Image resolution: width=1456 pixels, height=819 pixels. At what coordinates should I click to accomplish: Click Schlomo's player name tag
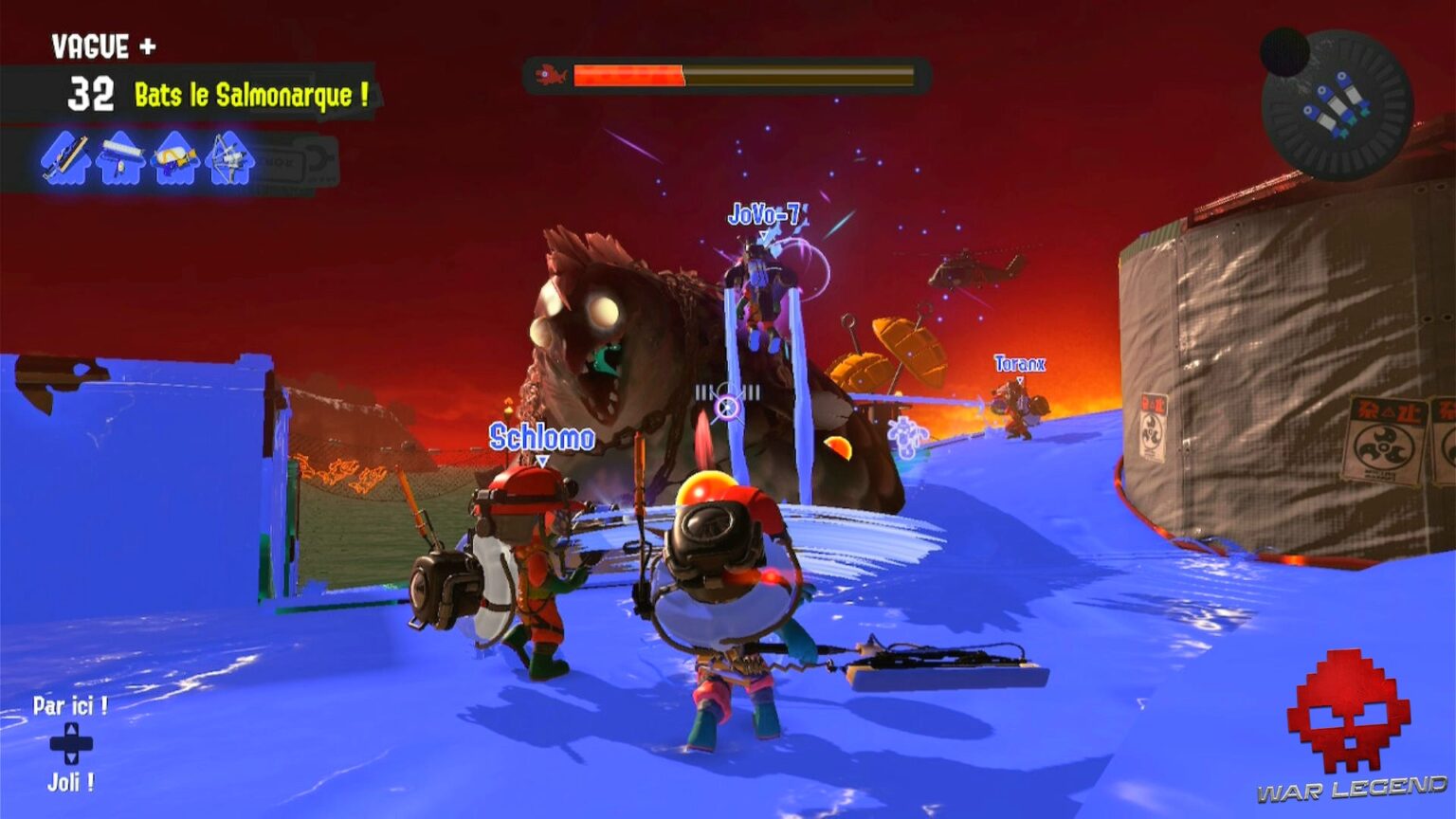coord(540,439)
